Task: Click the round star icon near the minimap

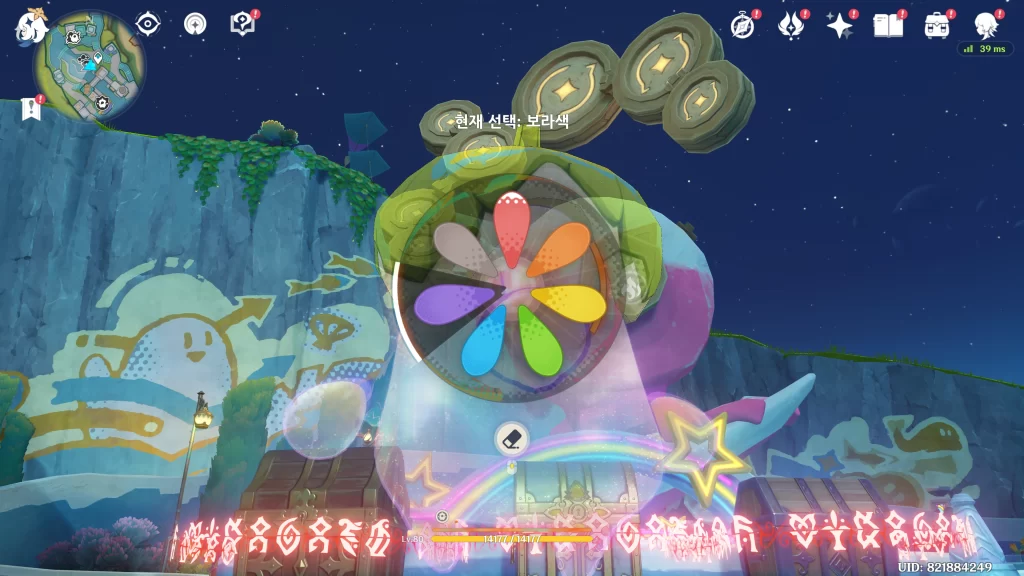Action: (x=195, y=24)
